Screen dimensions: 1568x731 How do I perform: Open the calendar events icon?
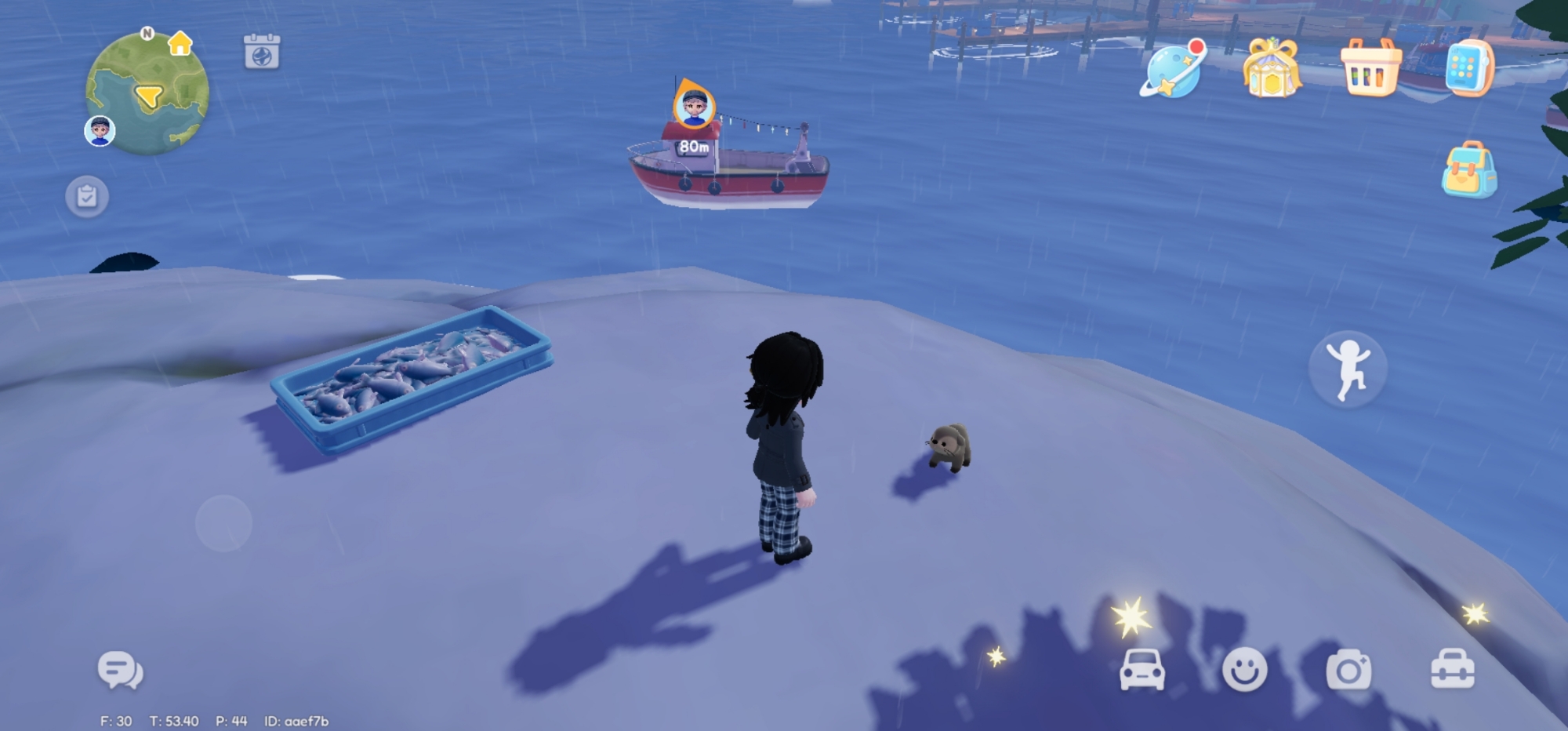(x=262, y=52)
